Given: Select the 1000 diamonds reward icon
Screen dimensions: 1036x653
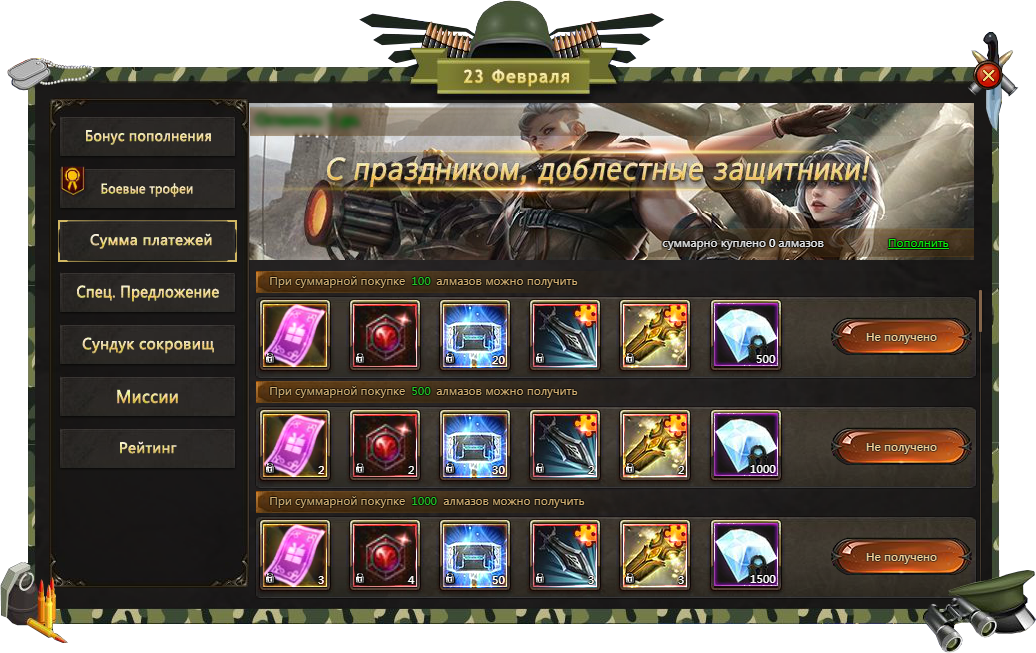Looking at the screenshot, I should (745, 445).
